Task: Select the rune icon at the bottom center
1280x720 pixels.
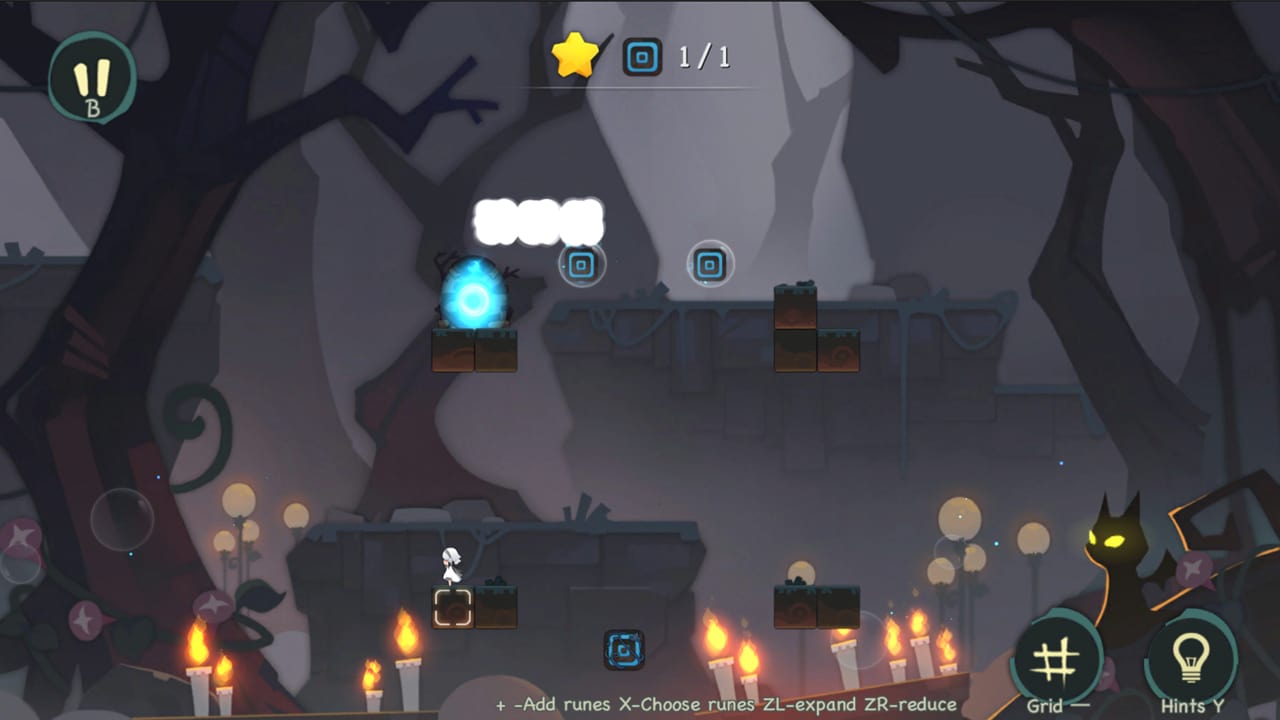Action: point(626,650)
